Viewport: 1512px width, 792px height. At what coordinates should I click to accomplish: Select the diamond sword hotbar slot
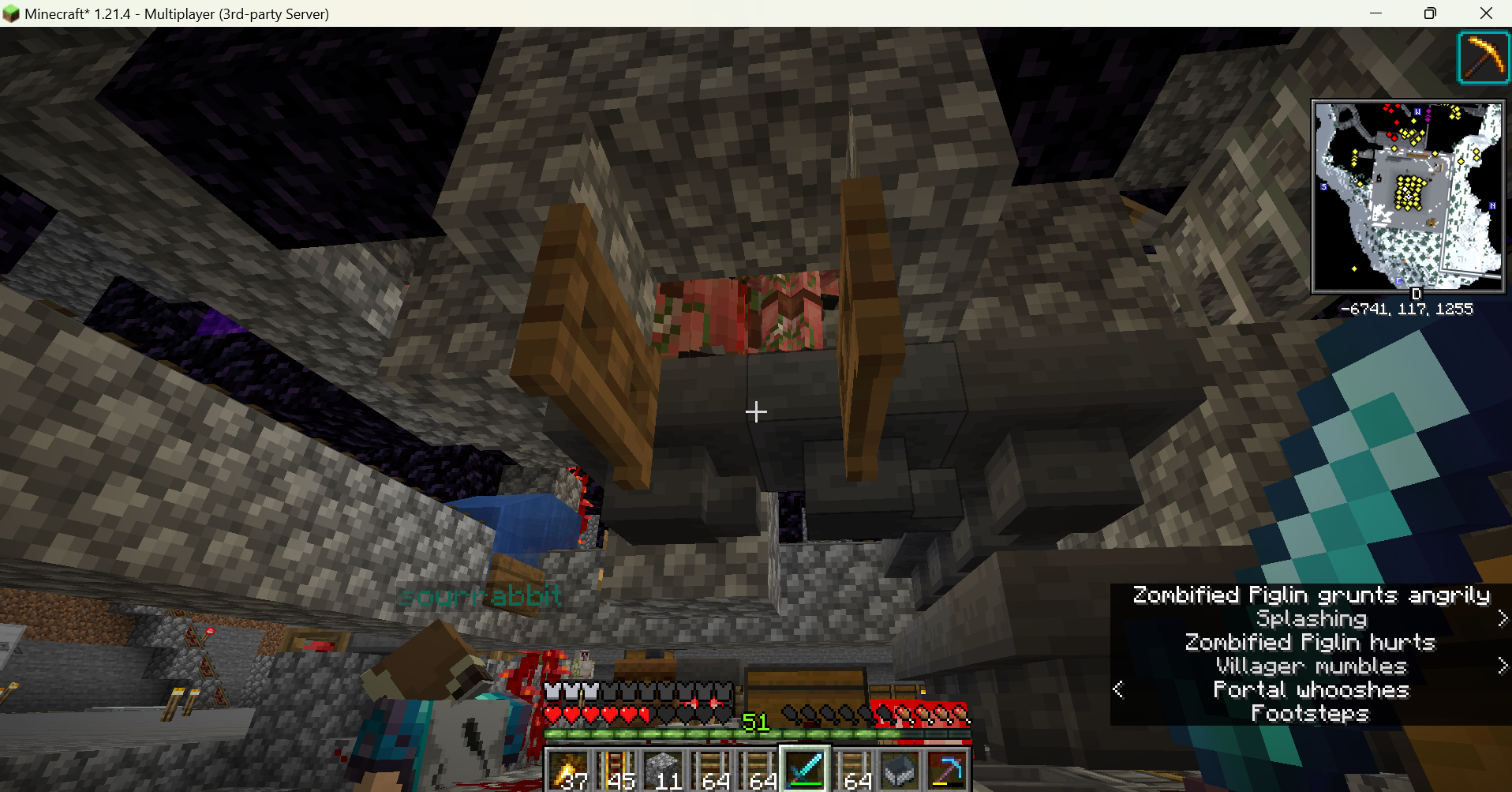pyautogui.click(x=805, y=770)
